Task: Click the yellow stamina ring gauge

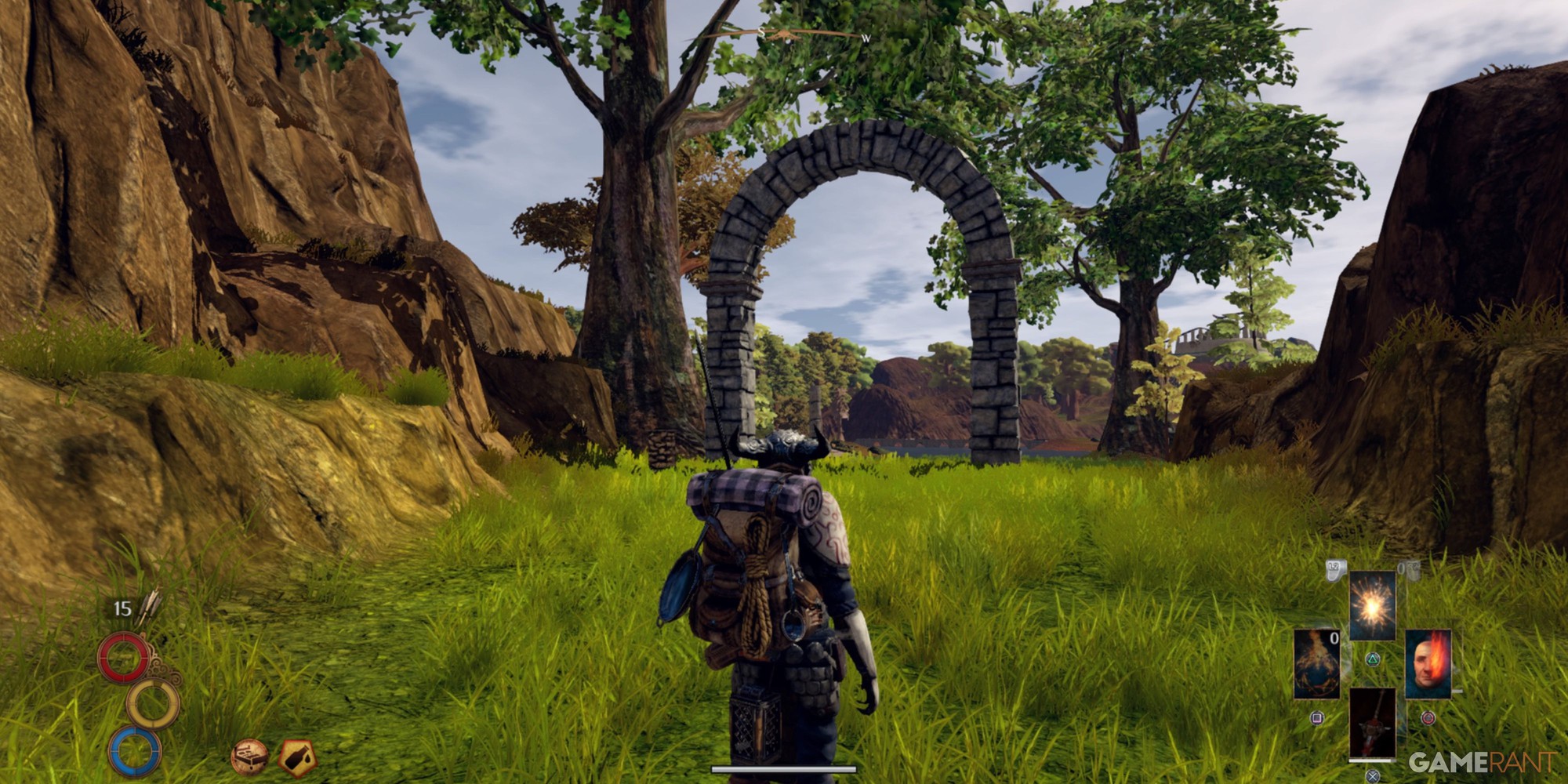Action: pos(154,703)
